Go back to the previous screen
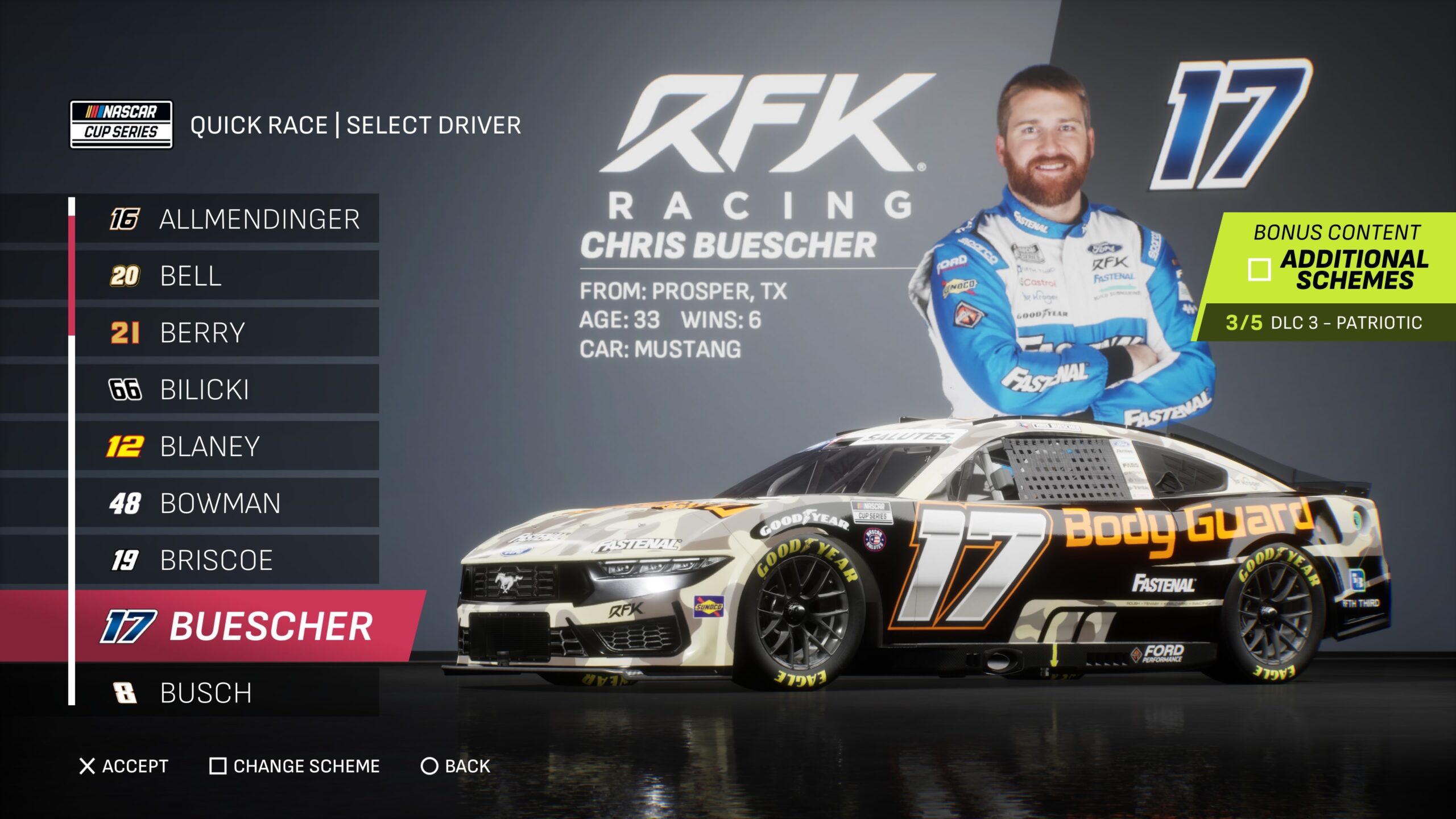Viewport: 1456px width, 819px height. pyautogui.click(x=455, y=766)
